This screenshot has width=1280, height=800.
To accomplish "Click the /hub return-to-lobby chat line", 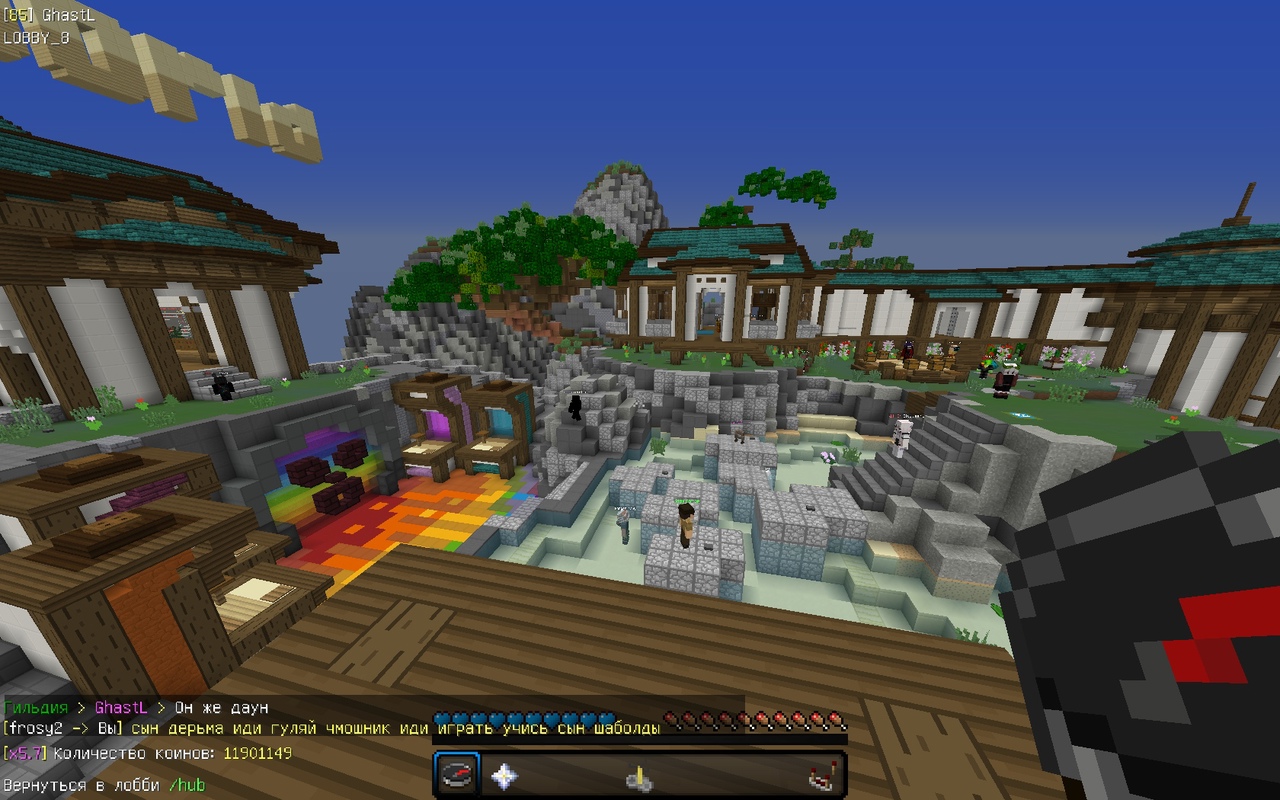I will click(x=104, y=785).
